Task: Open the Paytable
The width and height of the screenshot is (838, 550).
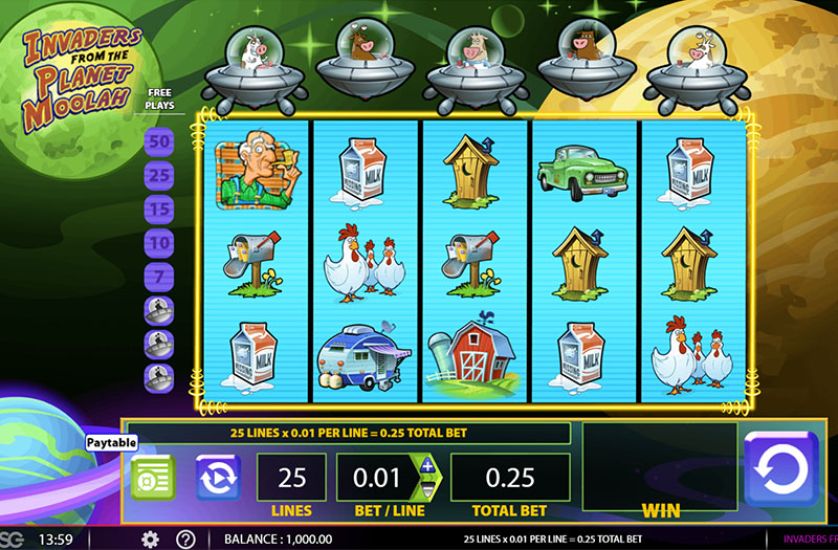Action: tap(153, 477)
